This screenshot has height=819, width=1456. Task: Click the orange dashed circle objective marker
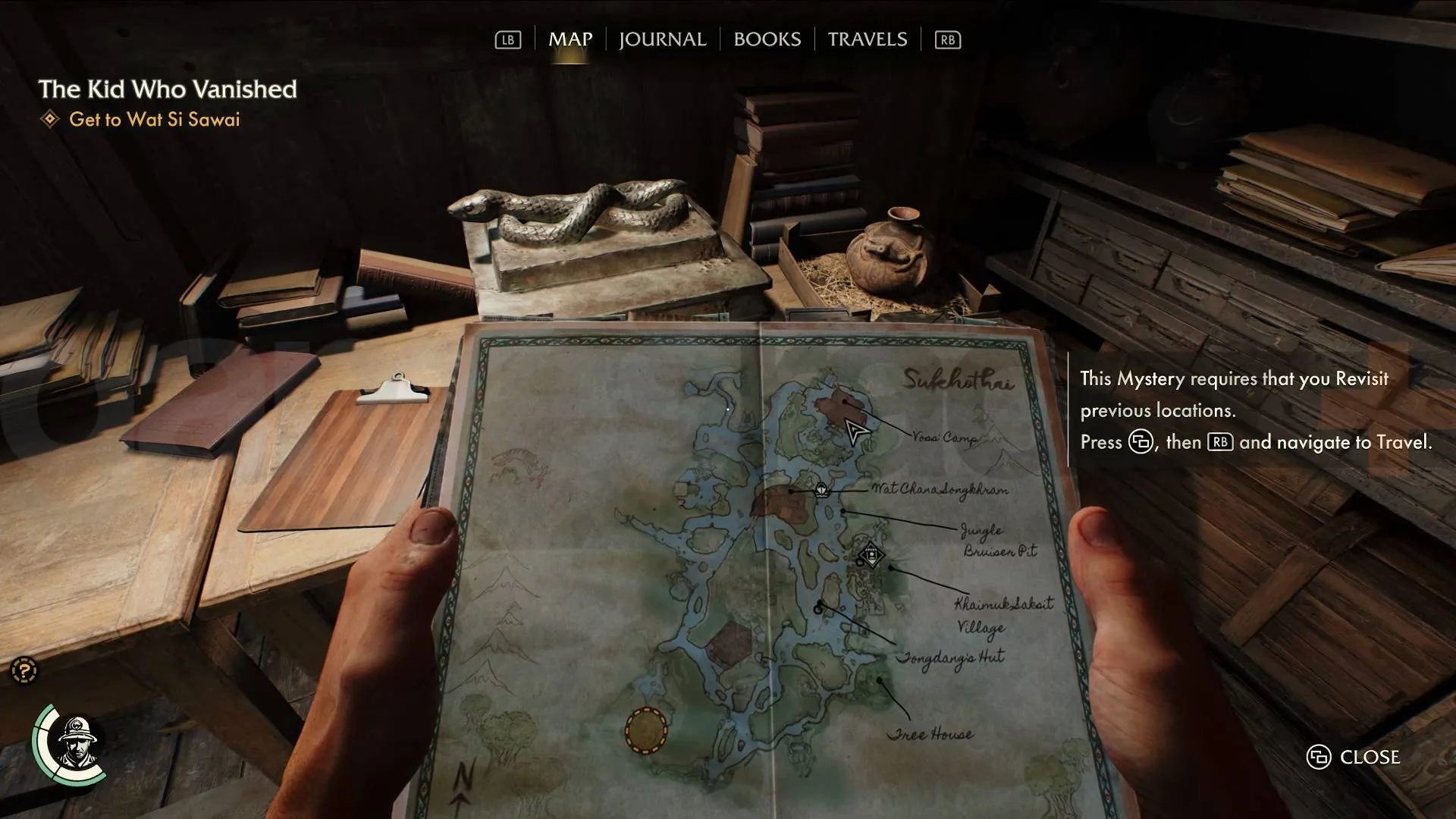646,731
